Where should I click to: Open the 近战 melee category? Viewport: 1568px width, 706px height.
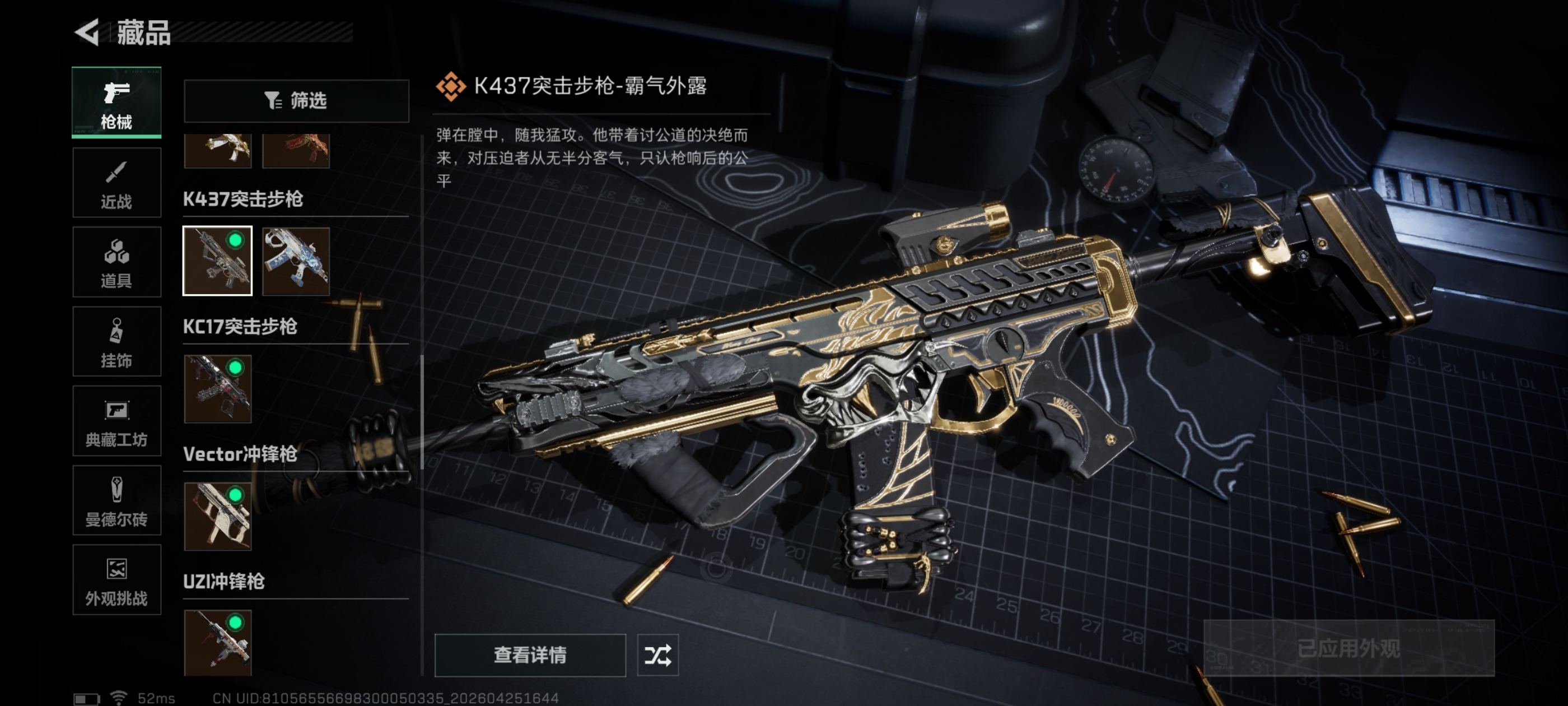click(x=116, y=182)
